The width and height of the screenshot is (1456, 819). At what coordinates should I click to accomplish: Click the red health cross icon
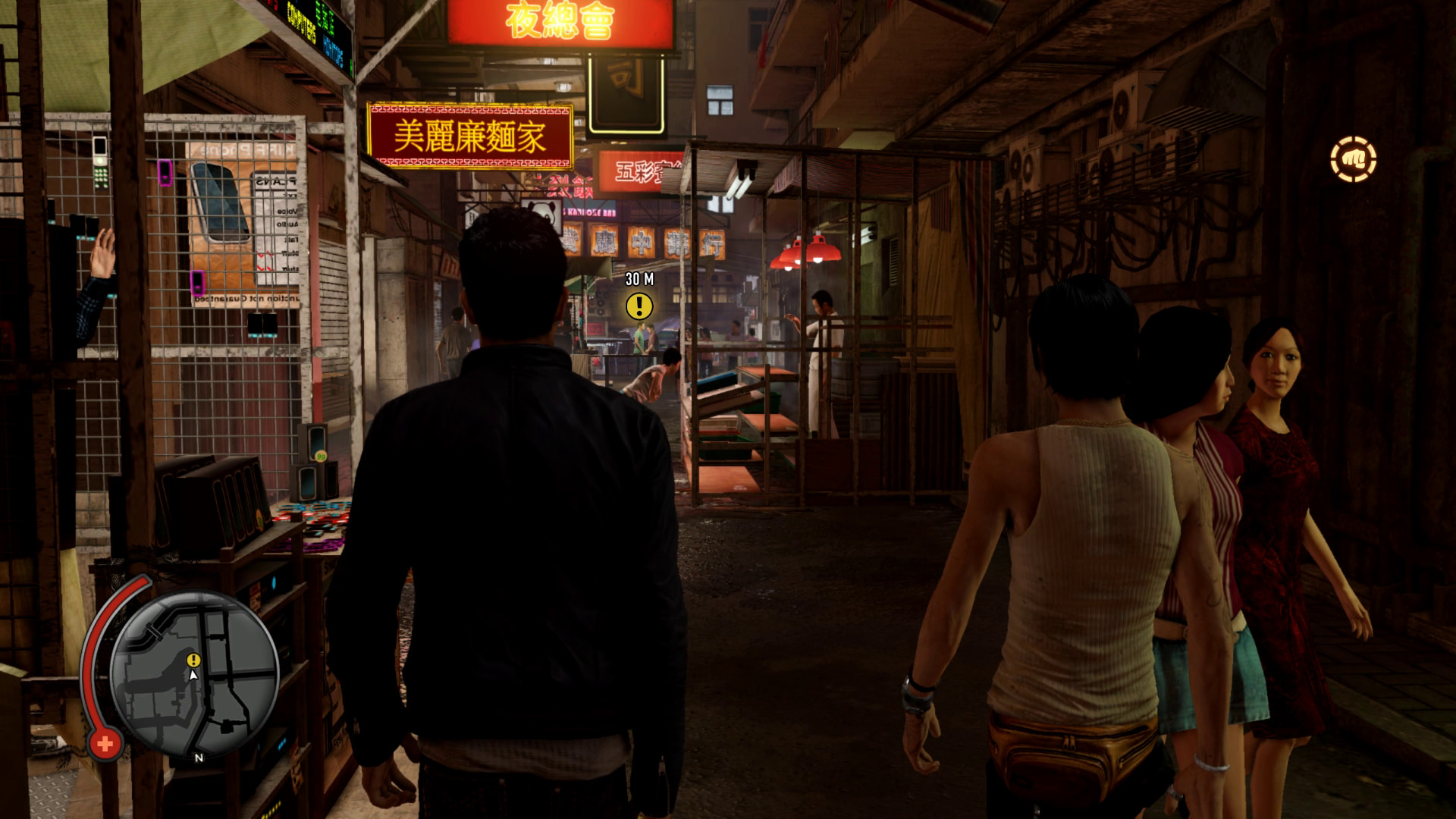click(105, 744)
